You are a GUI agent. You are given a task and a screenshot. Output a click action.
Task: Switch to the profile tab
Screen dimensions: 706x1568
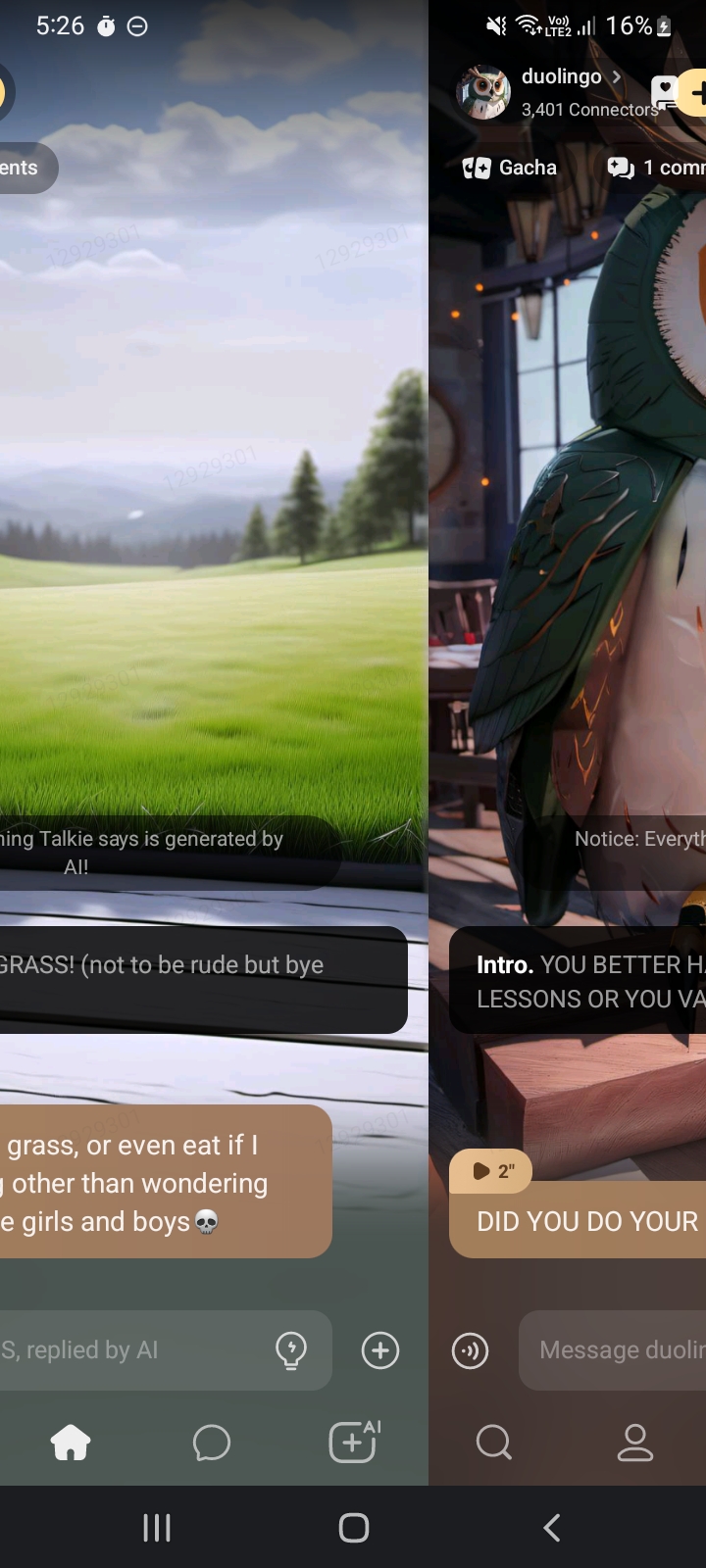(x=635, y=1442)
